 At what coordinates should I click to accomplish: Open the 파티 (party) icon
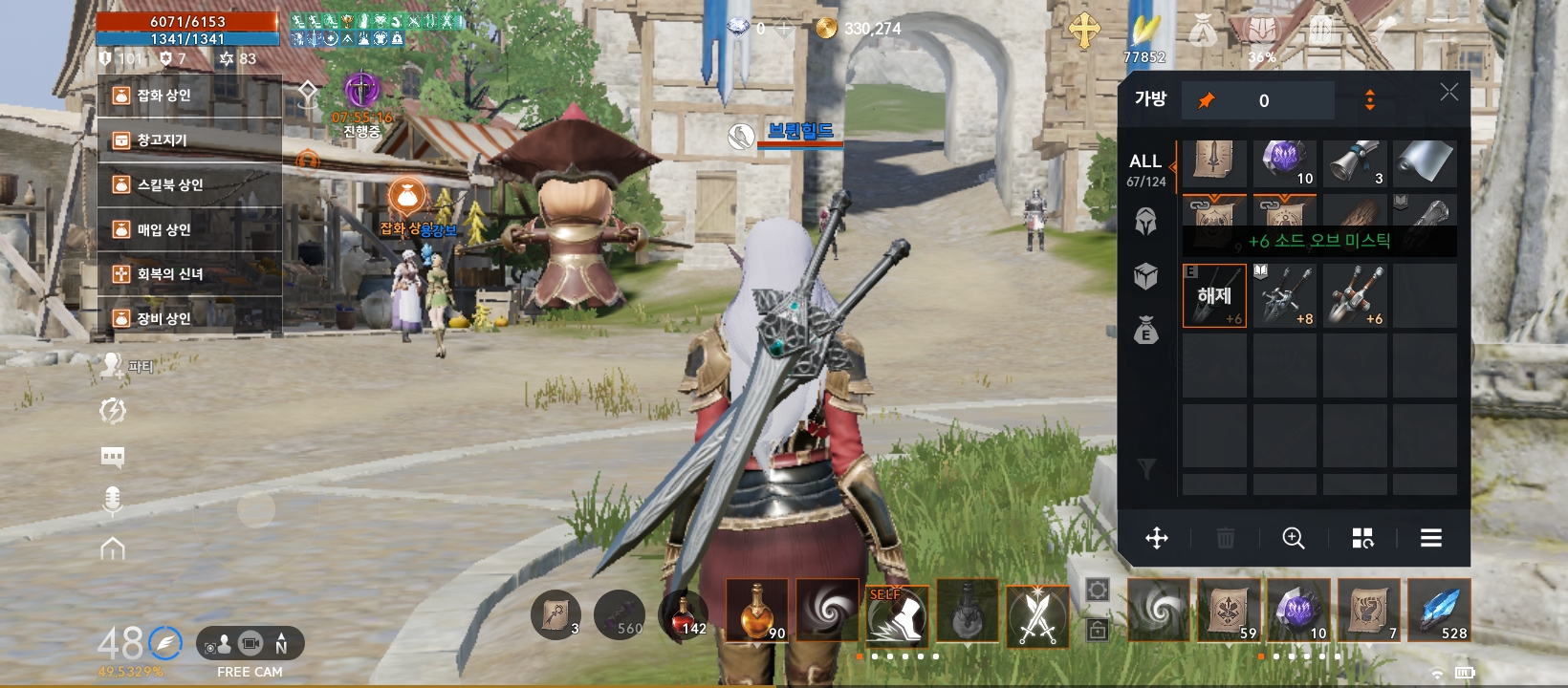[x=115, y=363]
